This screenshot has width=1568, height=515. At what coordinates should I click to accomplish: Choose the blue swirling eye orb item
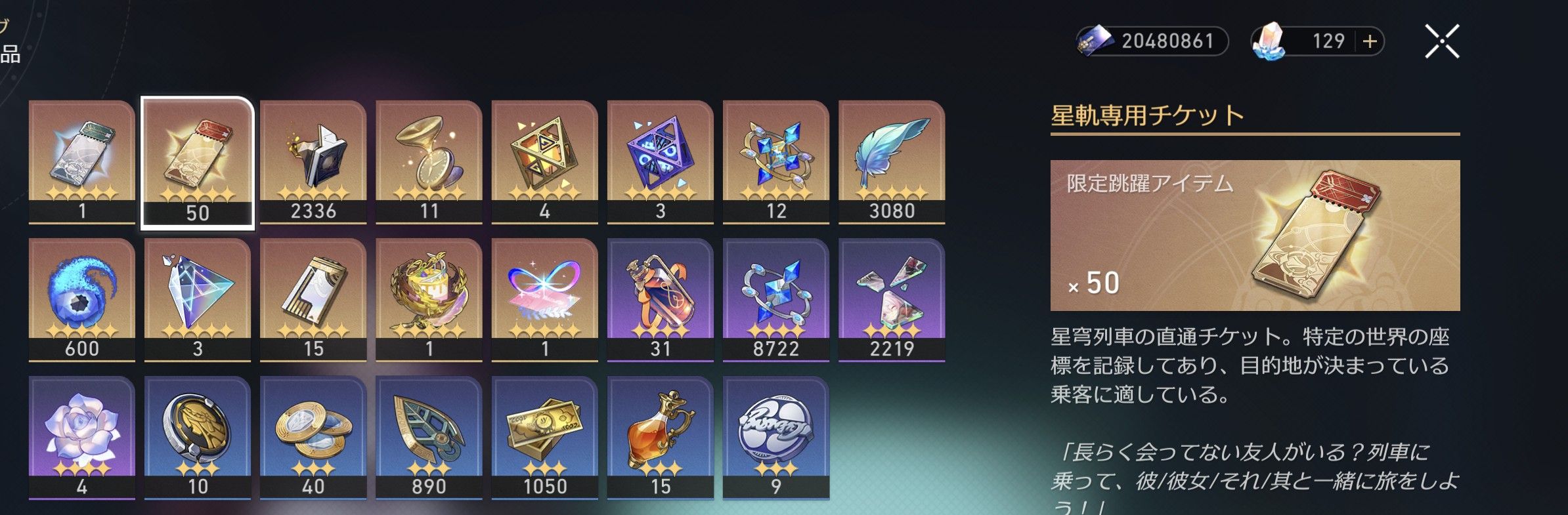(x=82, y=299)
